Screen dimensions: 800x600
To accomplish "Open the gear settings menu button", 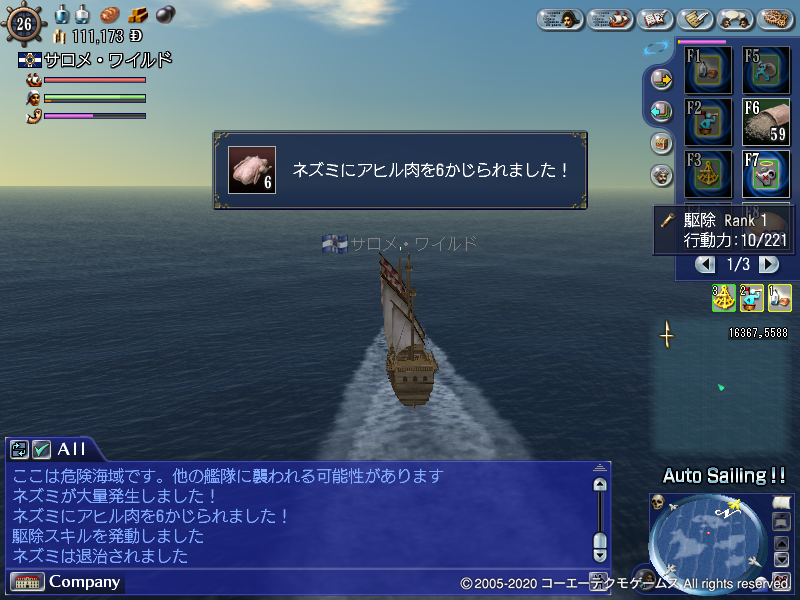I will (x=776, y=19).
